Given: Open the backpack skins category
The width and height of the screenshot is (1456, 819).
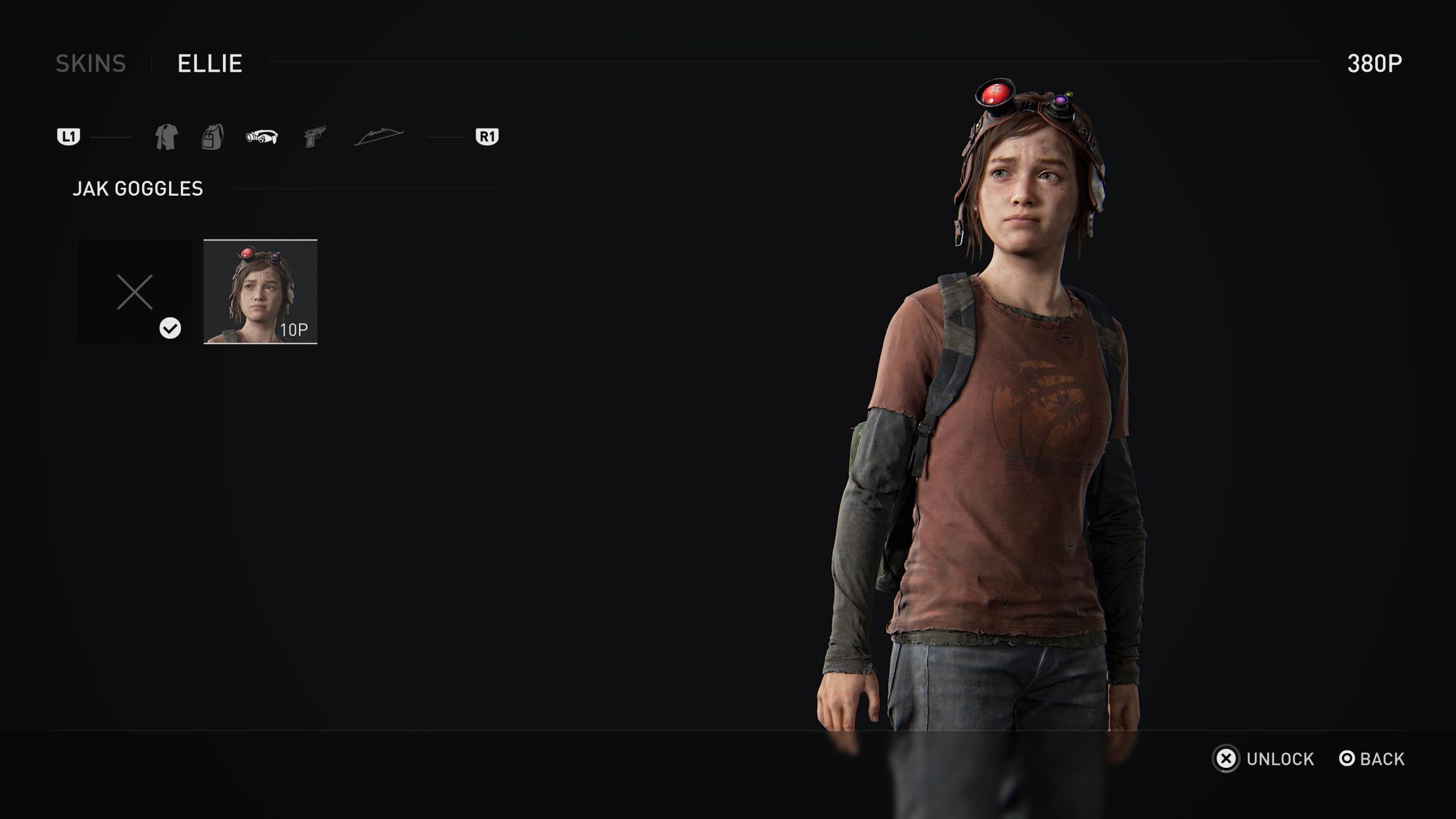Looking at the screenshot, I should pos(213,137).
